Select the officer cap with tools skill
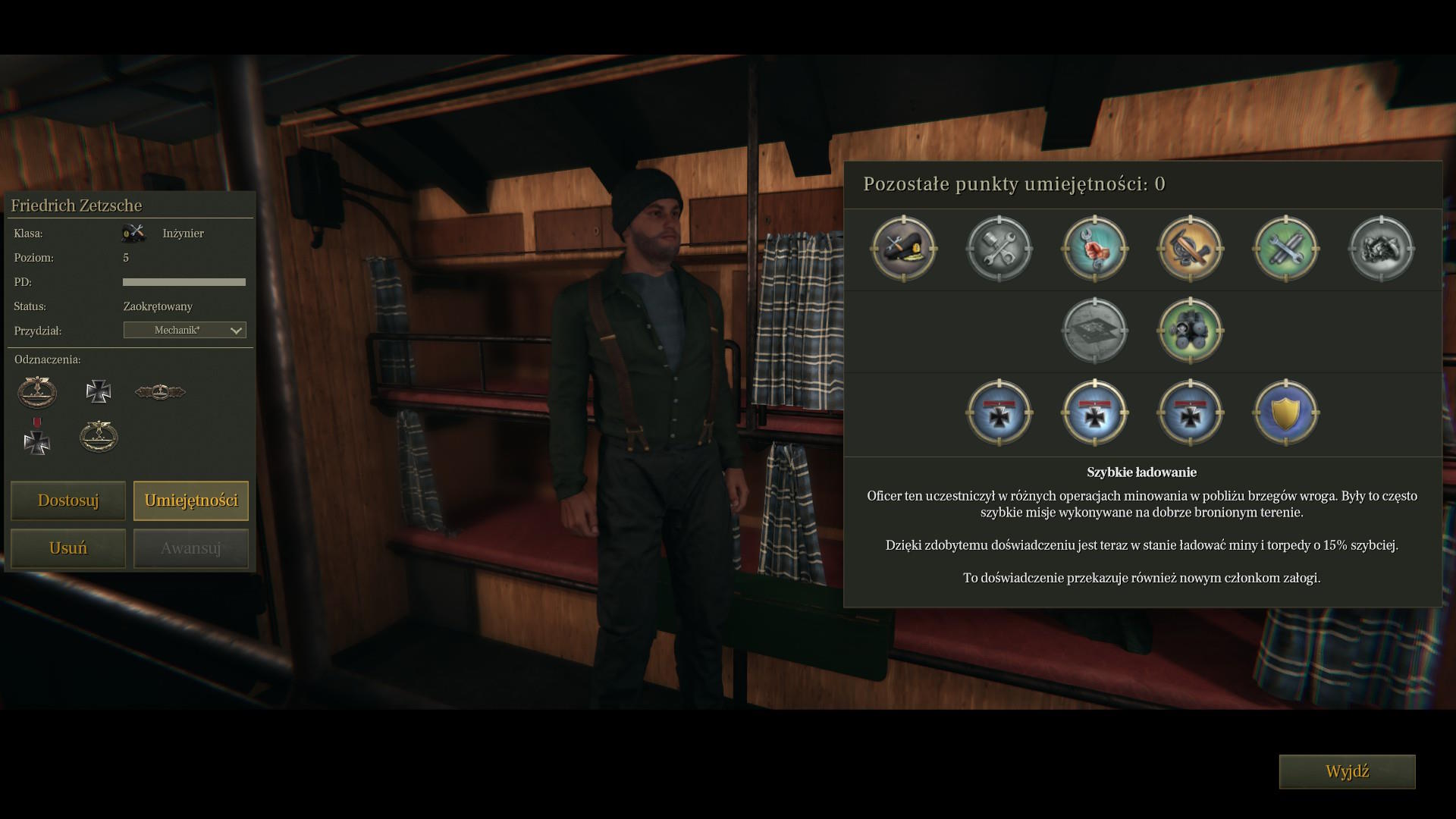 (904, 249)
